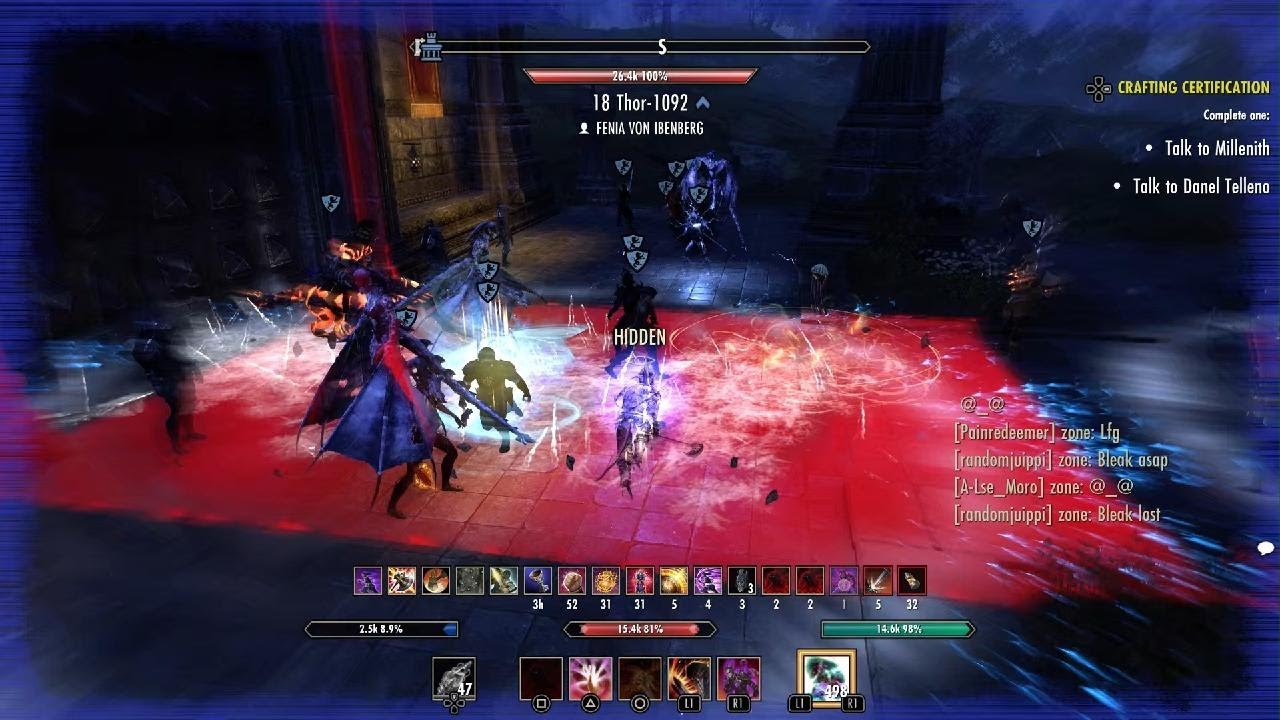The image size is (1280, 720).
Task: Inspect the first purple hooded figure buff
Action: [x=368, y=581]
